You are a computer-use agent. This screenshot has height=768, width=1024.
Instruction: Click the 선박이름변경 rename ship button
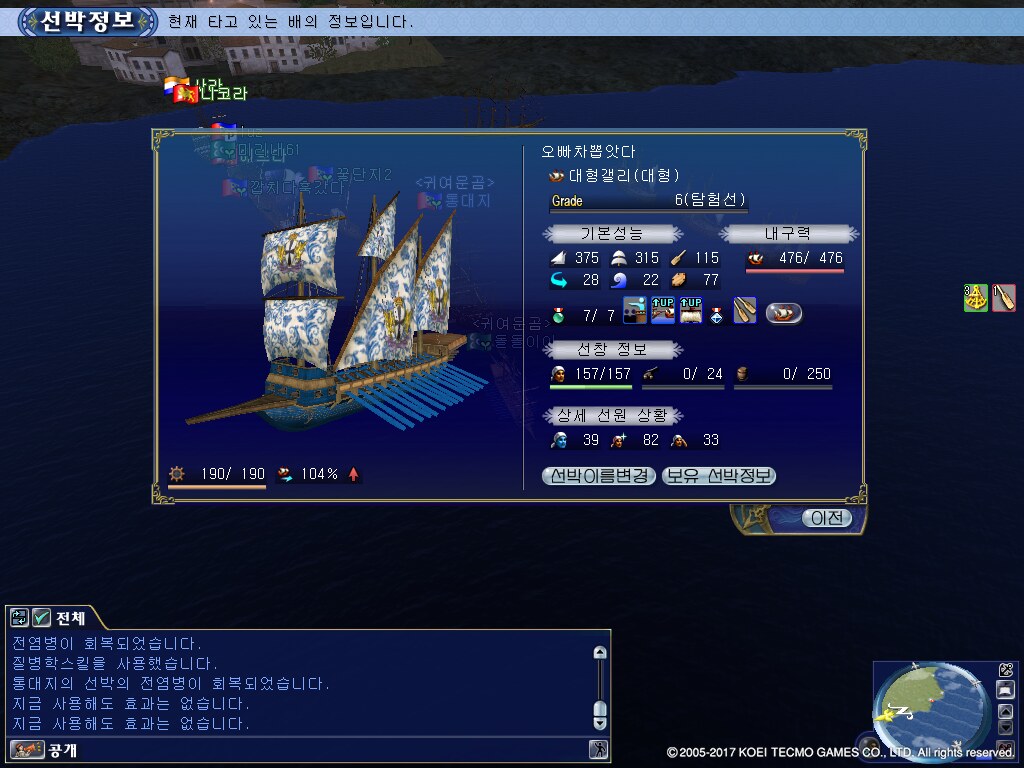click(x=599, y=476)
